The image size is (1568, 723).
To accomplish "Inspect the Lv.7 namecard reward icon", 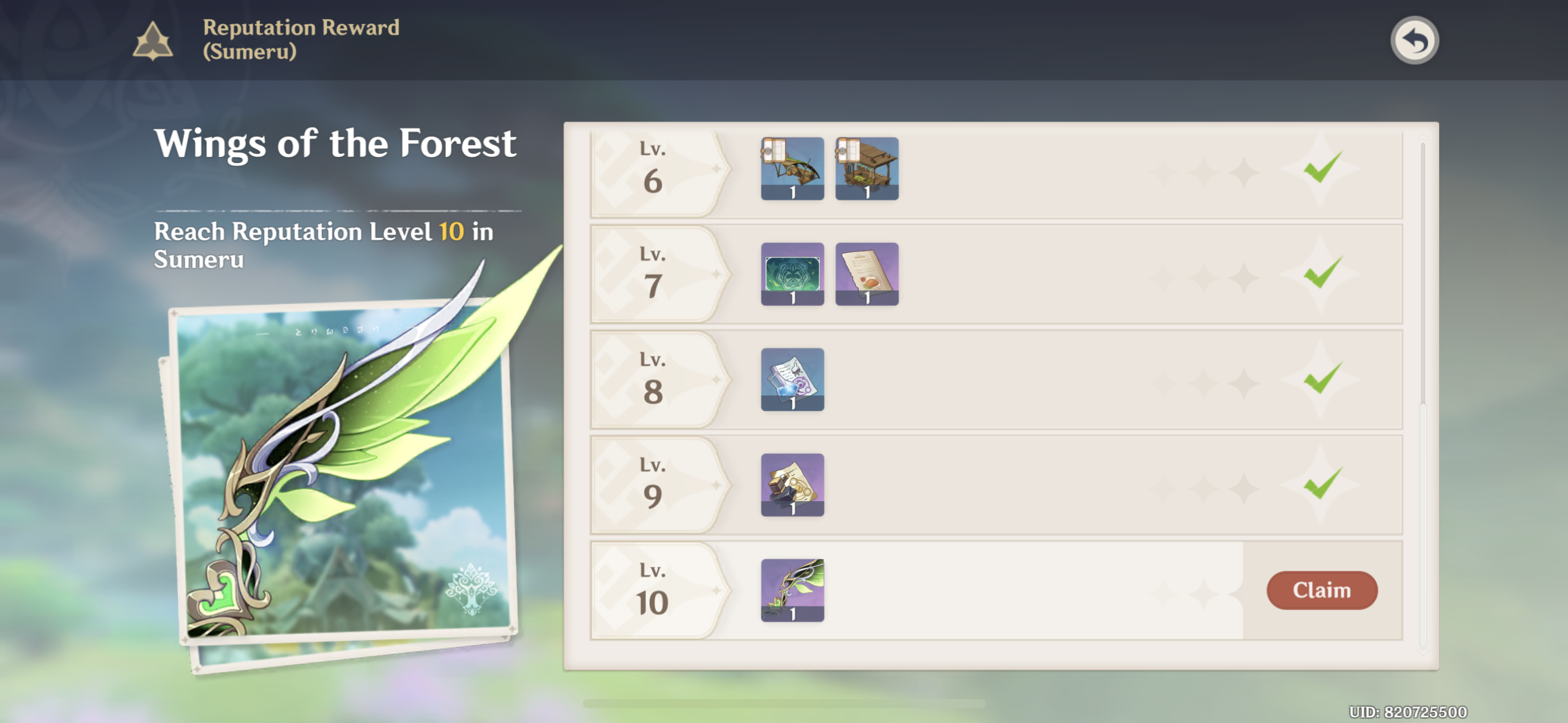I will click(x=793, y=275).
